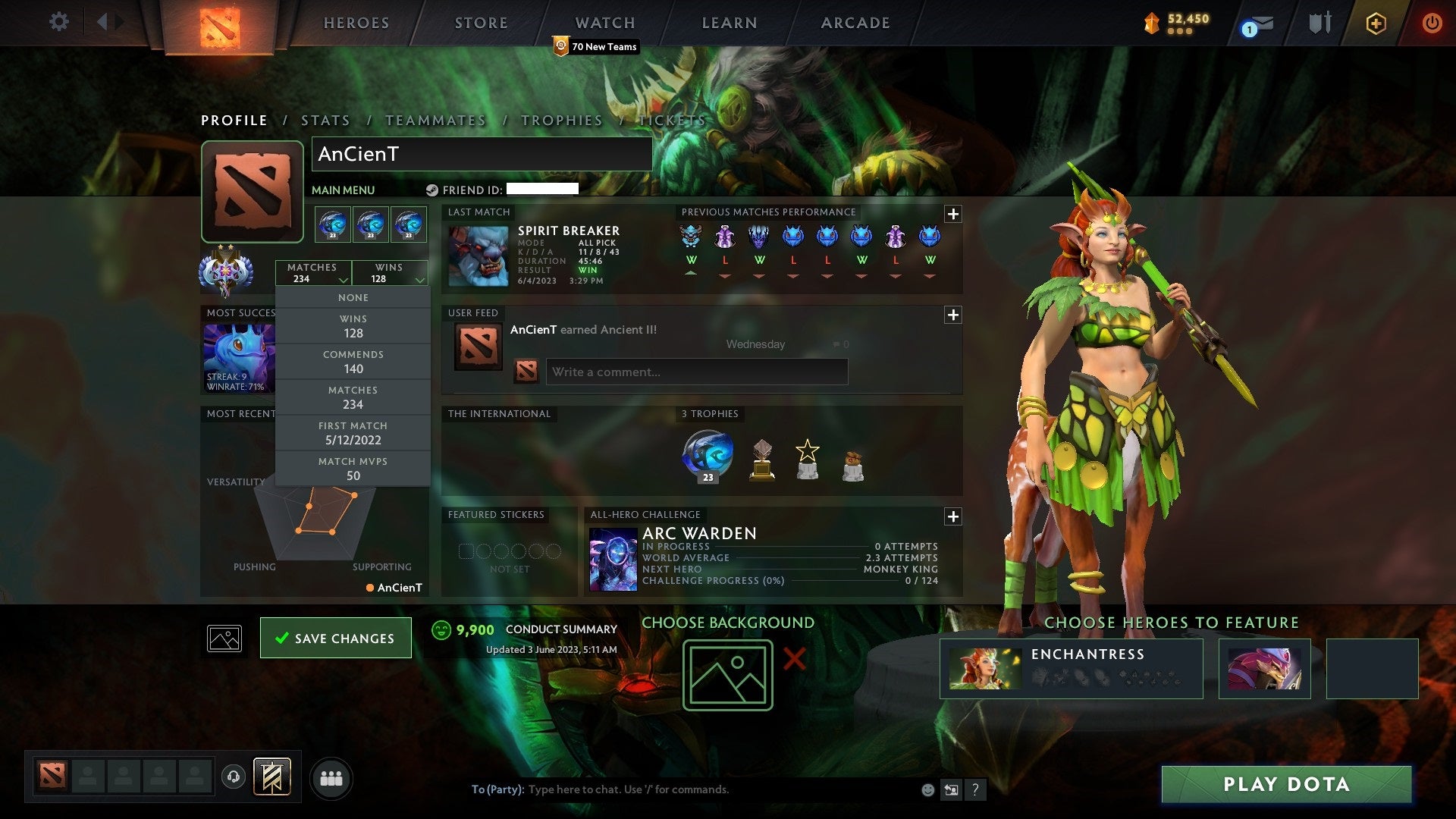Viewport: 1456px width, 819px height.
Task: Click the power button to exit
Action: click(1432, 22)
